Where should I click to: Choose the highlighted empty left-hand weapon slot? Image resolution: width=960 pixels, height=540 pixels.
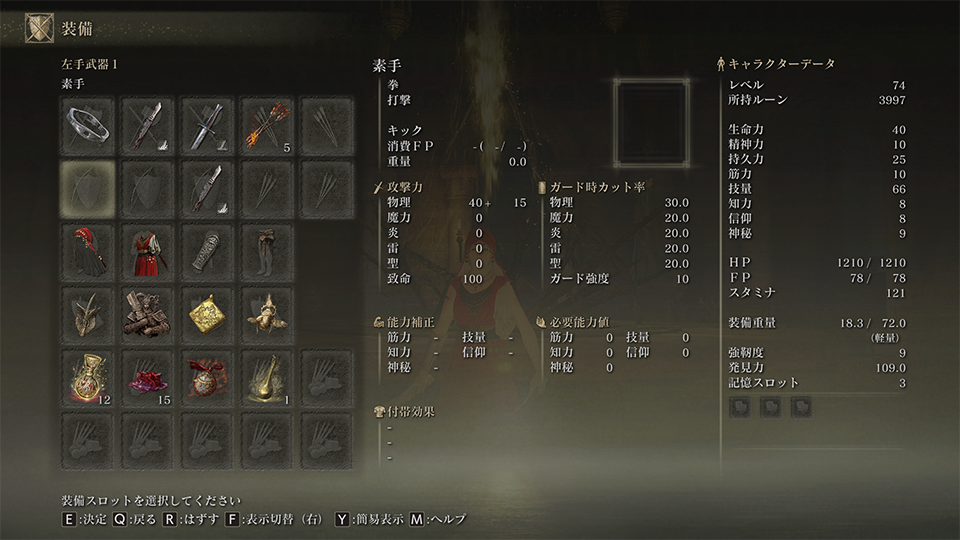pyautogui.click(x=87, y=186)
